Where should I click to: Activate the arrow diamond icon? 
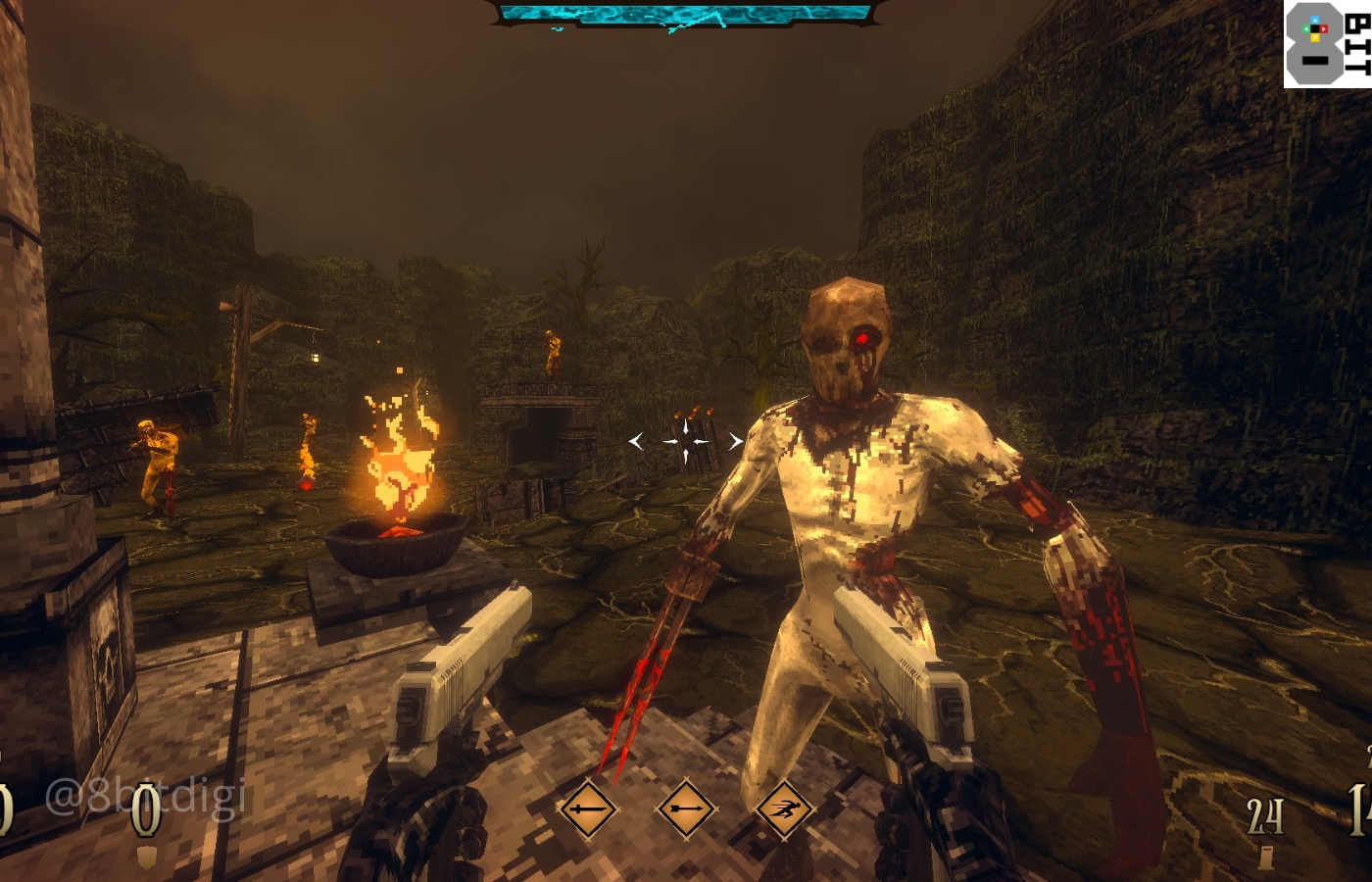684,809
